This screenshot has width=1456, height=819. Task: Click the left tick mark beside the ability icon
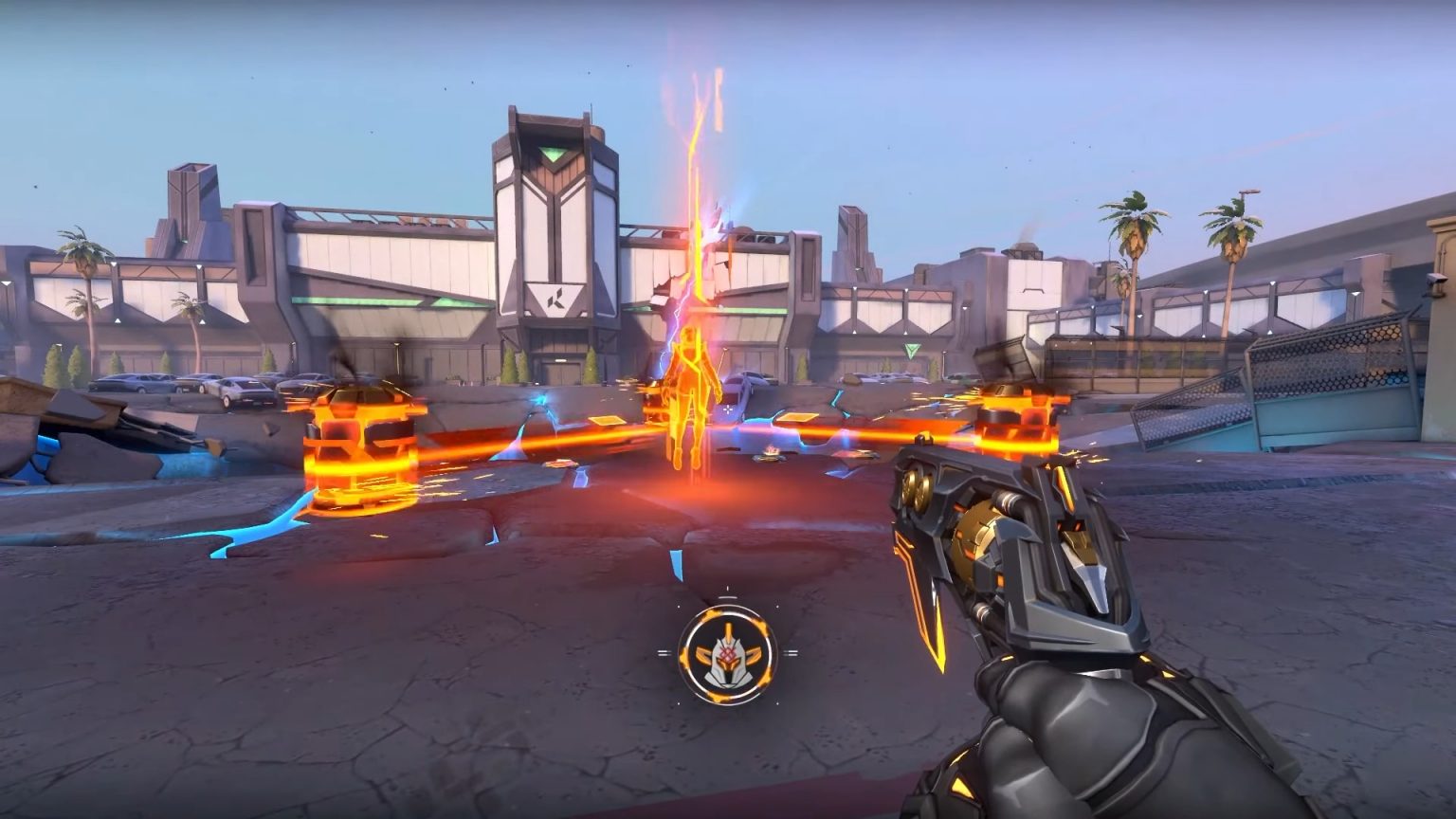click(x=664, y=653)
